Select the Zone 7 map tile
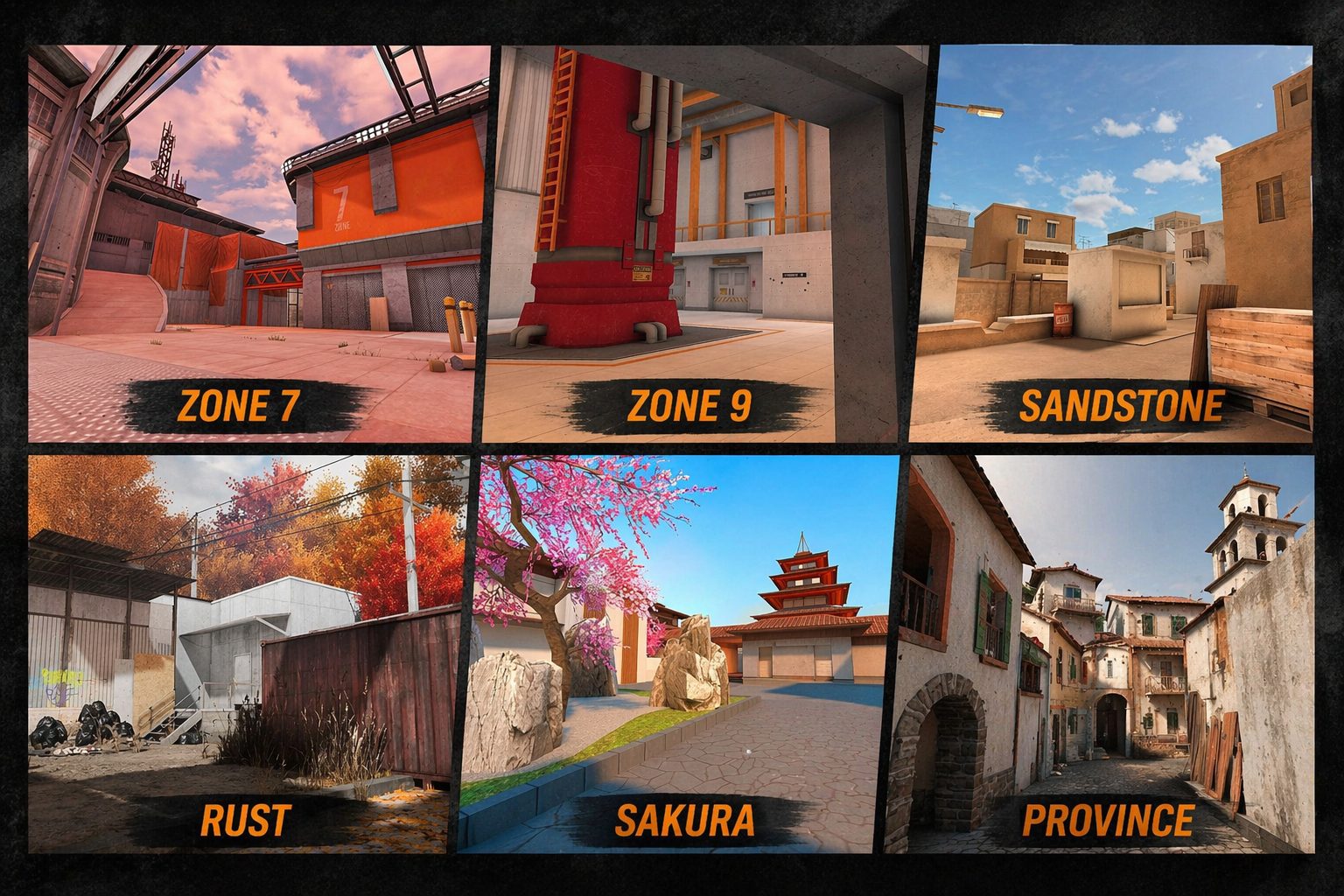 254,245
